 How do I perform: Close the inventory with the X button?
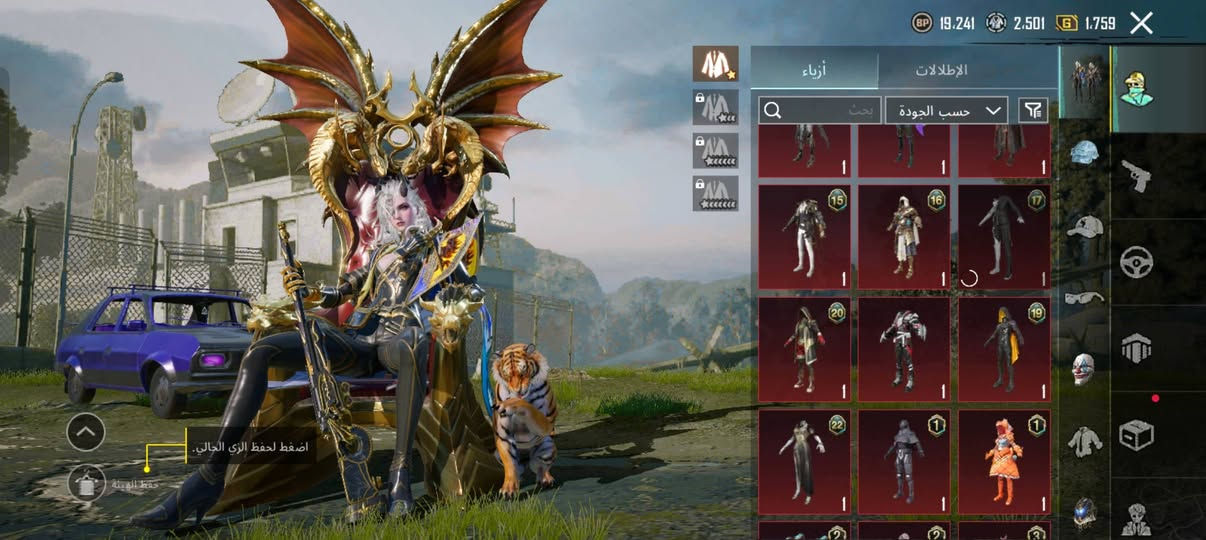pos(1140,23)
